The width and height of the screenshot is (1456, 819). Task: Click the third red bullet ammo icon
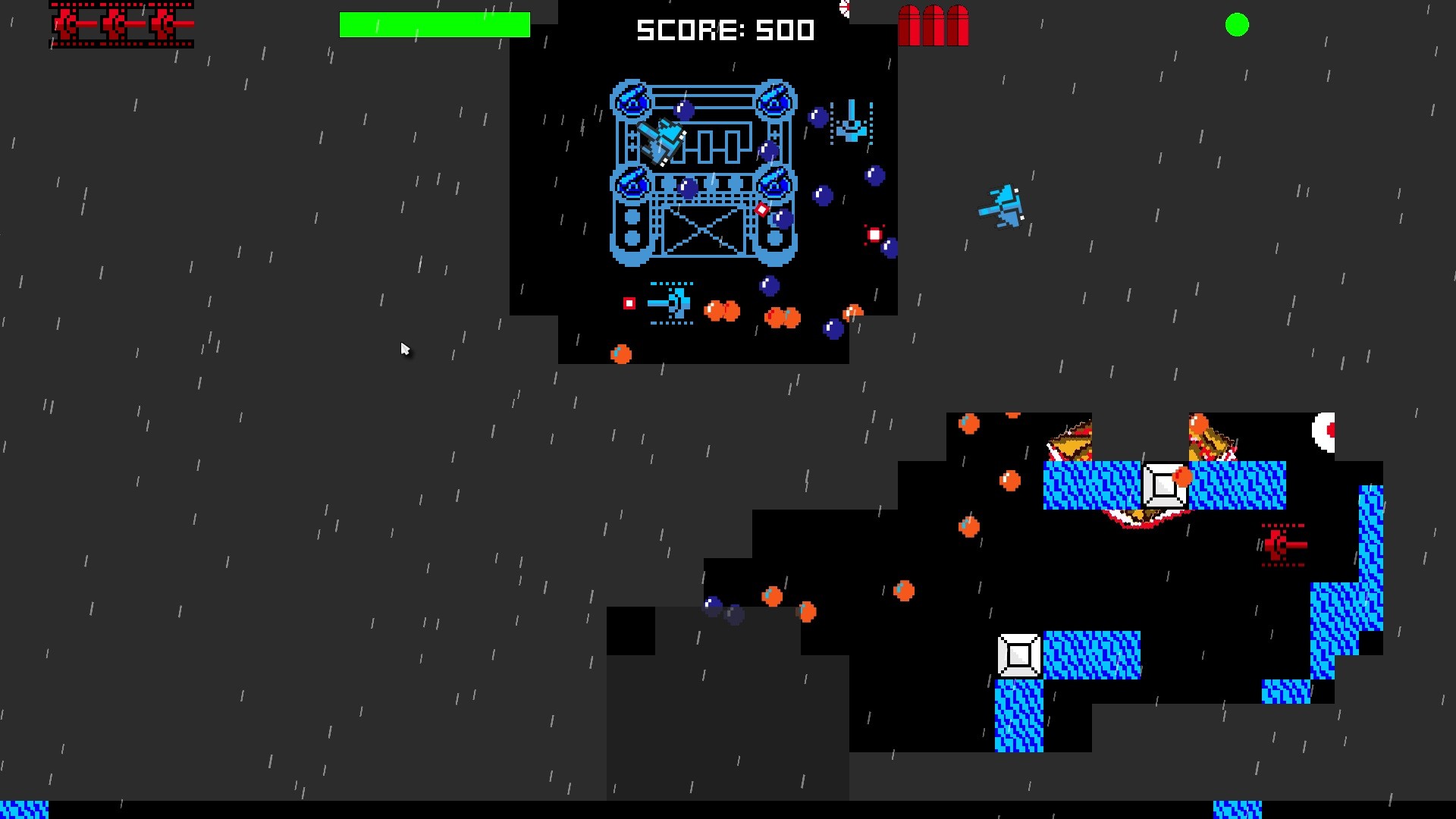point(957,25)
